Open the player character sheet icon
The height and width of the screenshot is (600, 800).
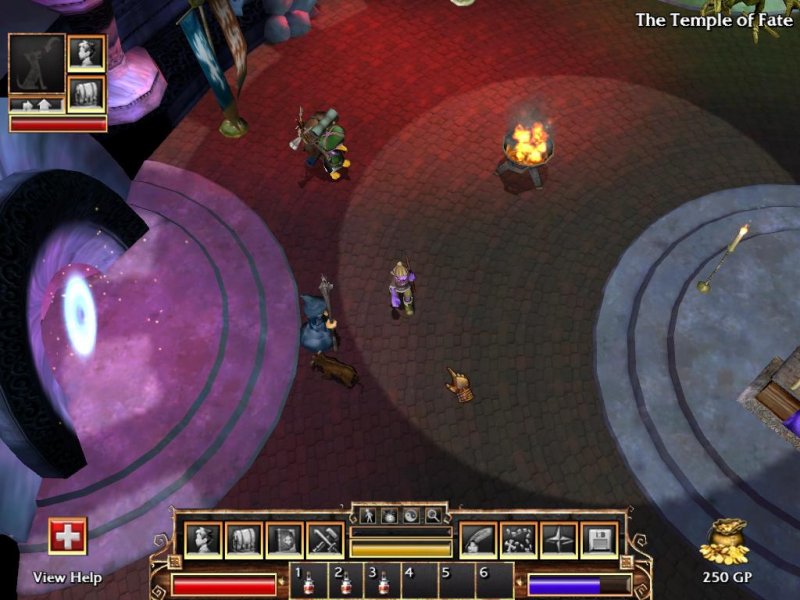point(203,541)
